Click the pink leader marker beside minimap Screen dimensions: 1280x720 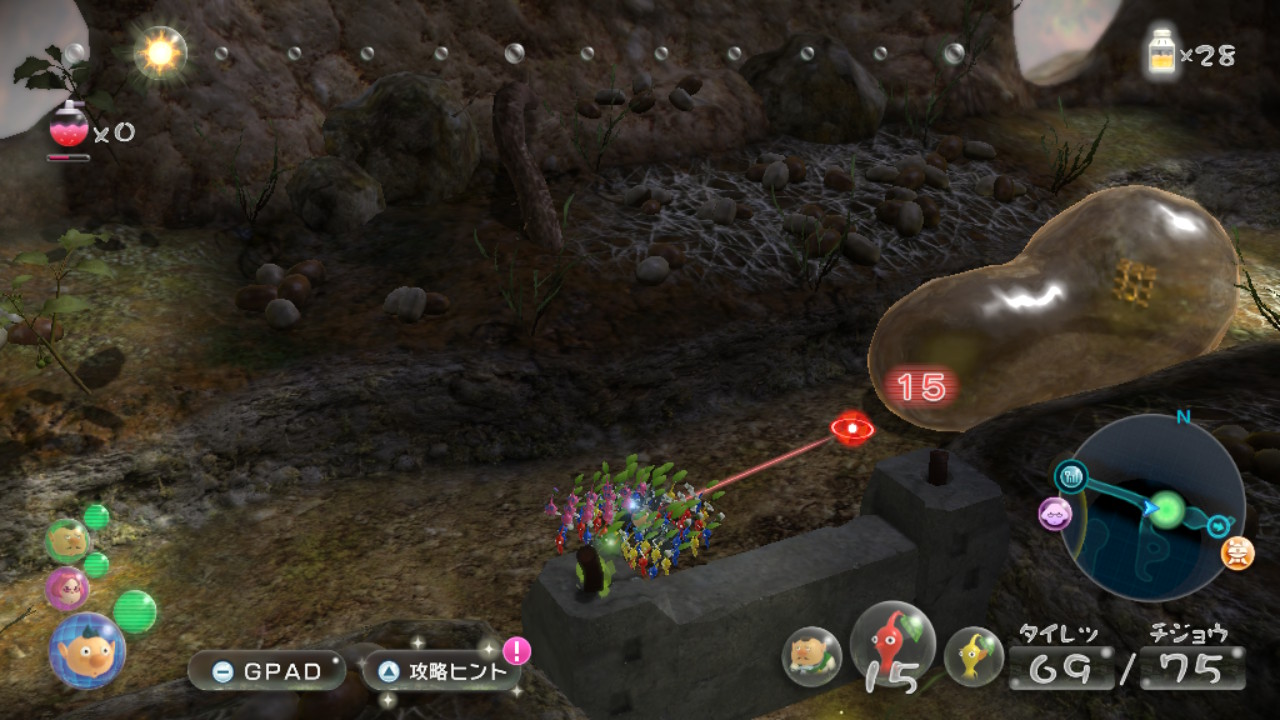tap(1055, 514)
